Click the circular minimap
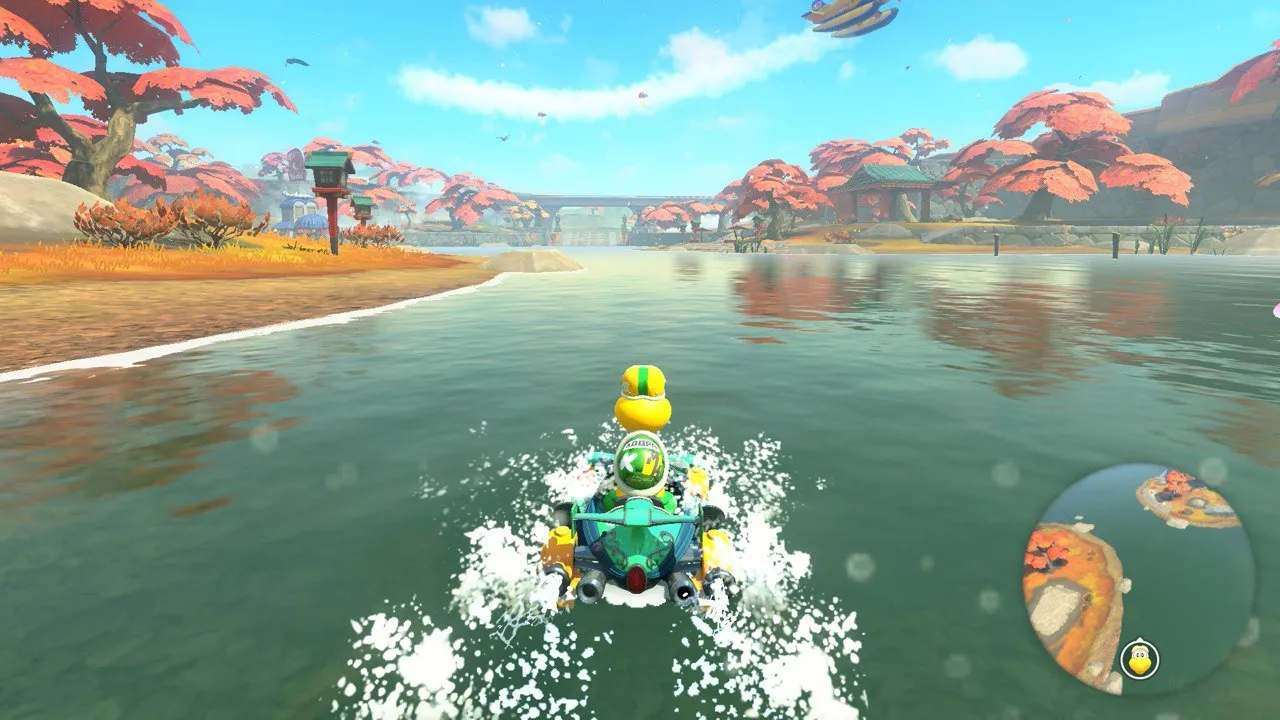 1138,579
